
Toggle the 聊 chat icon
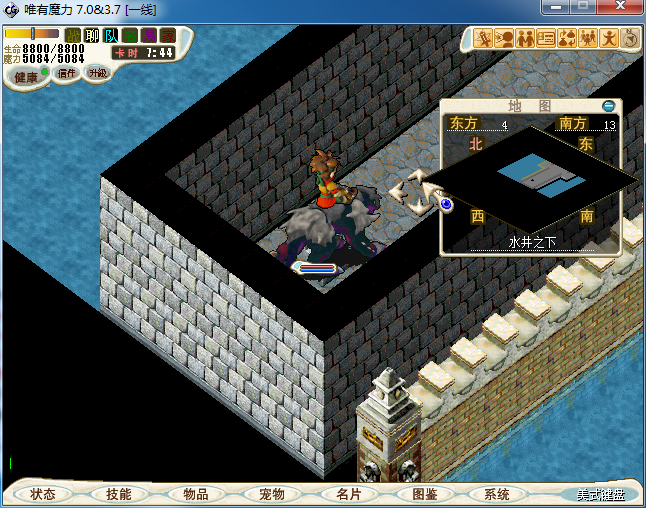pos(92,36)
